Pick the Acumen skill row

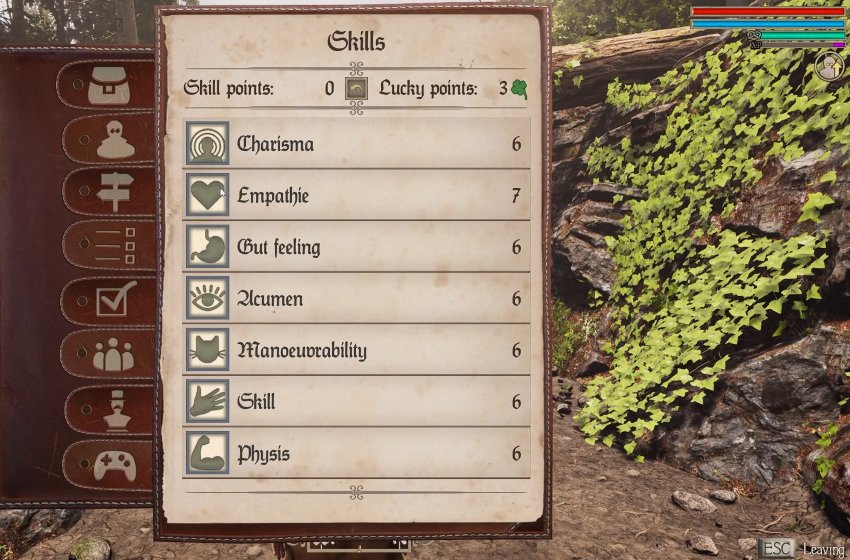point(357,299)
